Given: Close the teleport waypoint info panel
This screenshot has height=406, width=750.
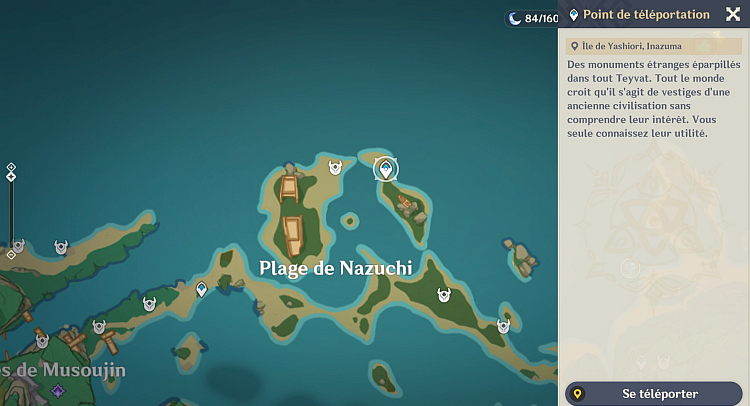Looking at the screenshot, I should [x=731, y=14].
